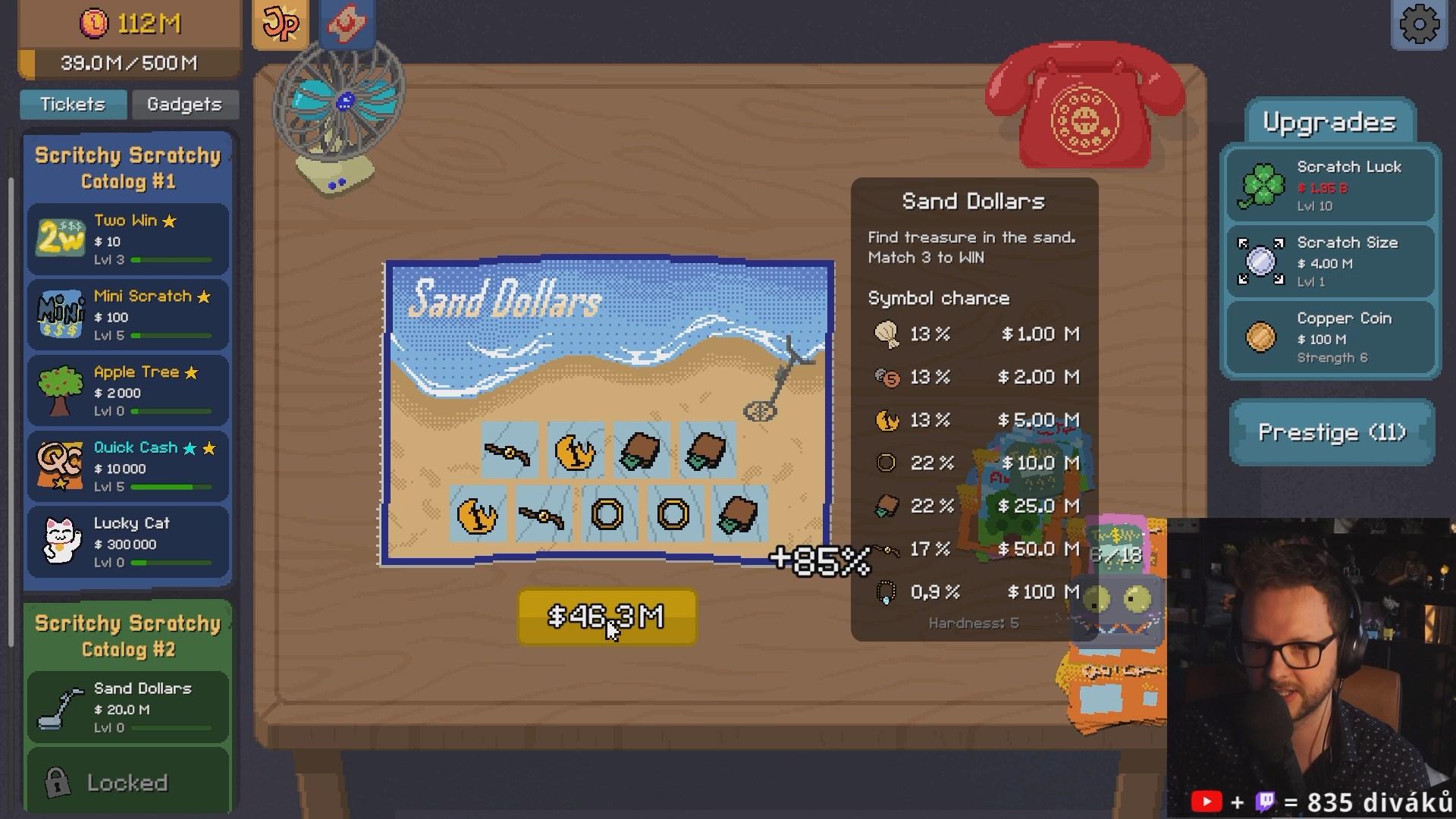
Task: Switch to the Tickets tab
Action: pyautogui.click(x=73, y=104)
